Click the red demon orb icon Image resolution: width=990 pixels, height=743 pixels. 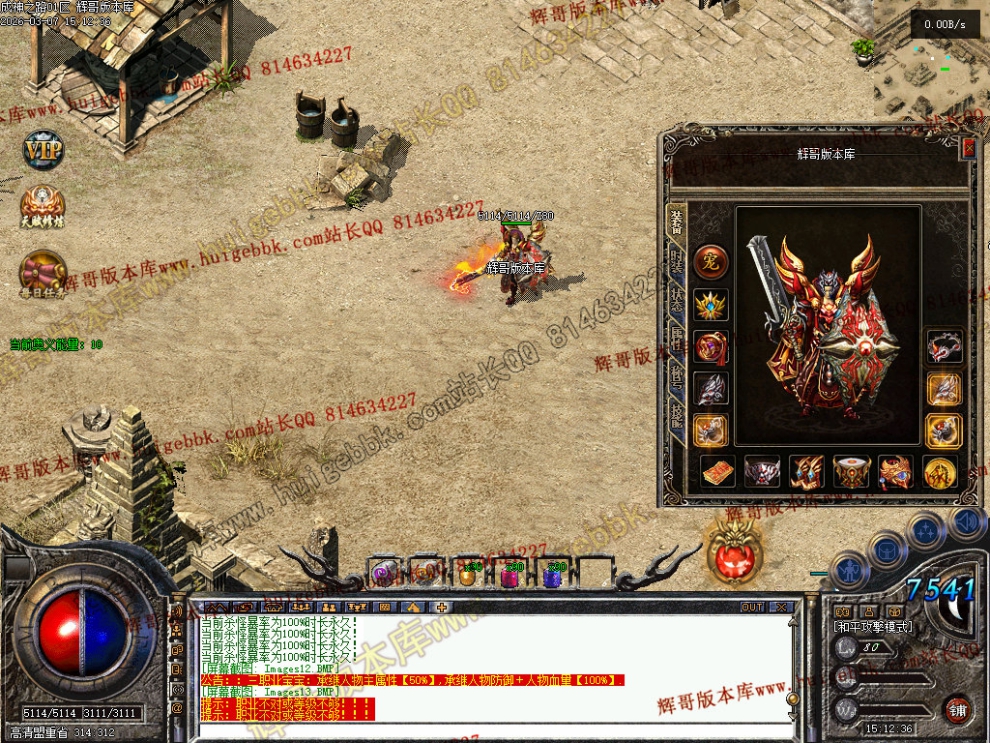pos(736,551)
